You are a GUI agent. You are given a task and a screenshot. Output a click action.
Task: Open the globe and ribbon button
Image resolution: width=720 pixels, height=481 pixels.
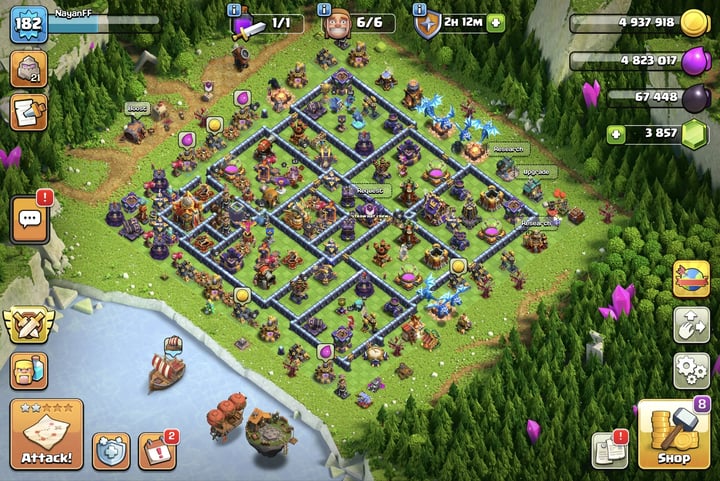[x=691, y=277]
